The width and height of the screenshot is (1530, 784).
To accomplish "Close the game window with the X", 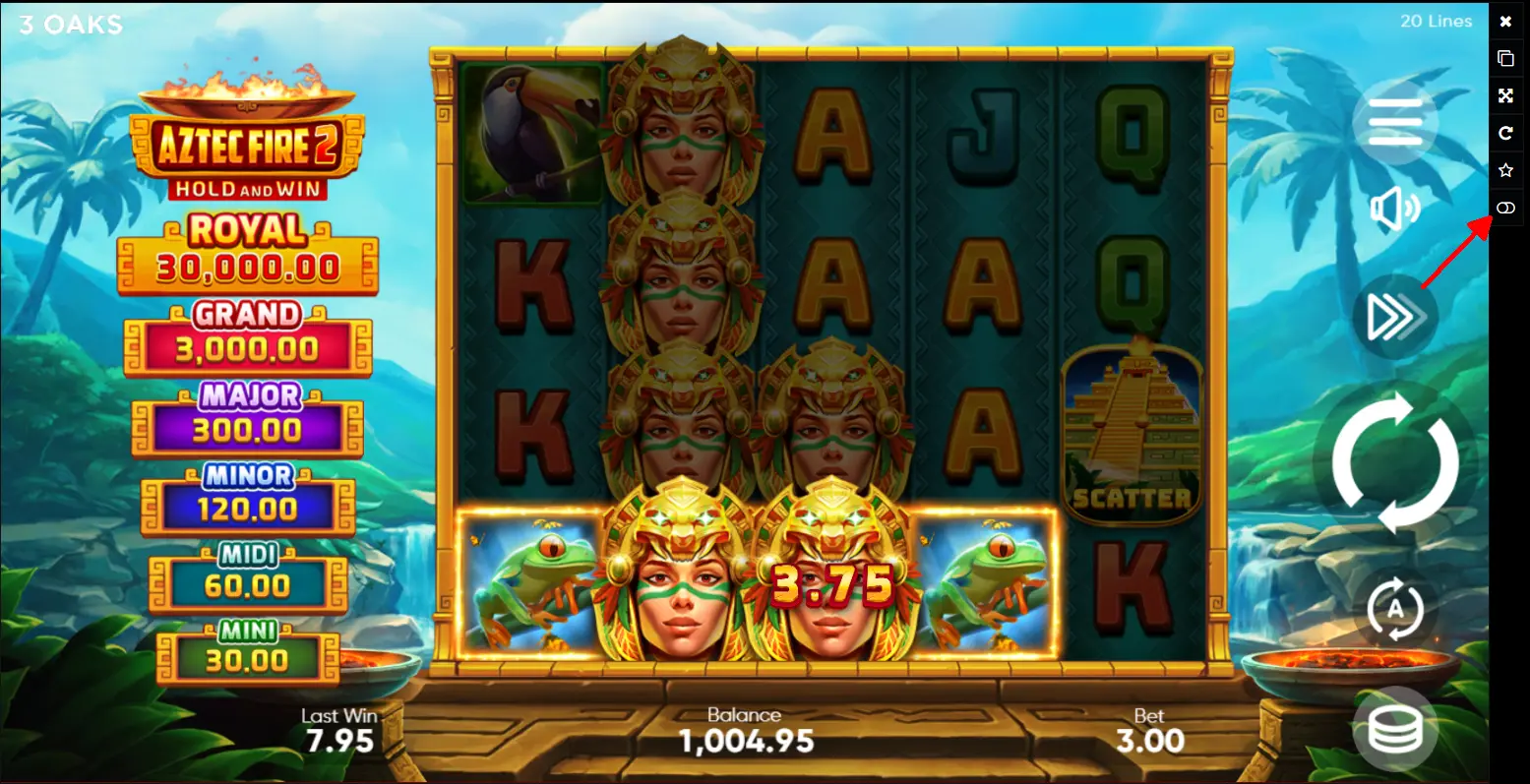I will [1505, 22].
